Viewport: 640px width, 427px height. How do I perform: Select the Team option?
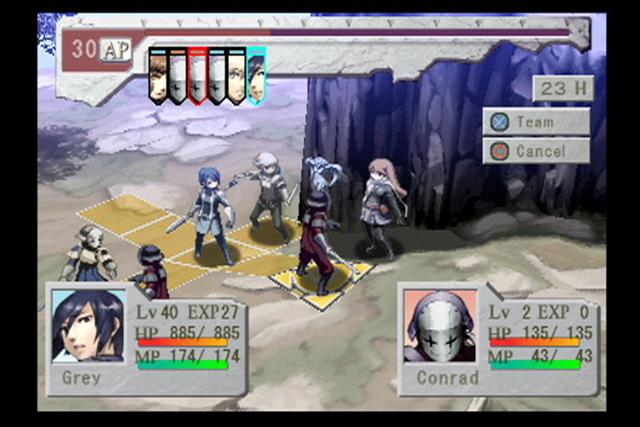536,122
